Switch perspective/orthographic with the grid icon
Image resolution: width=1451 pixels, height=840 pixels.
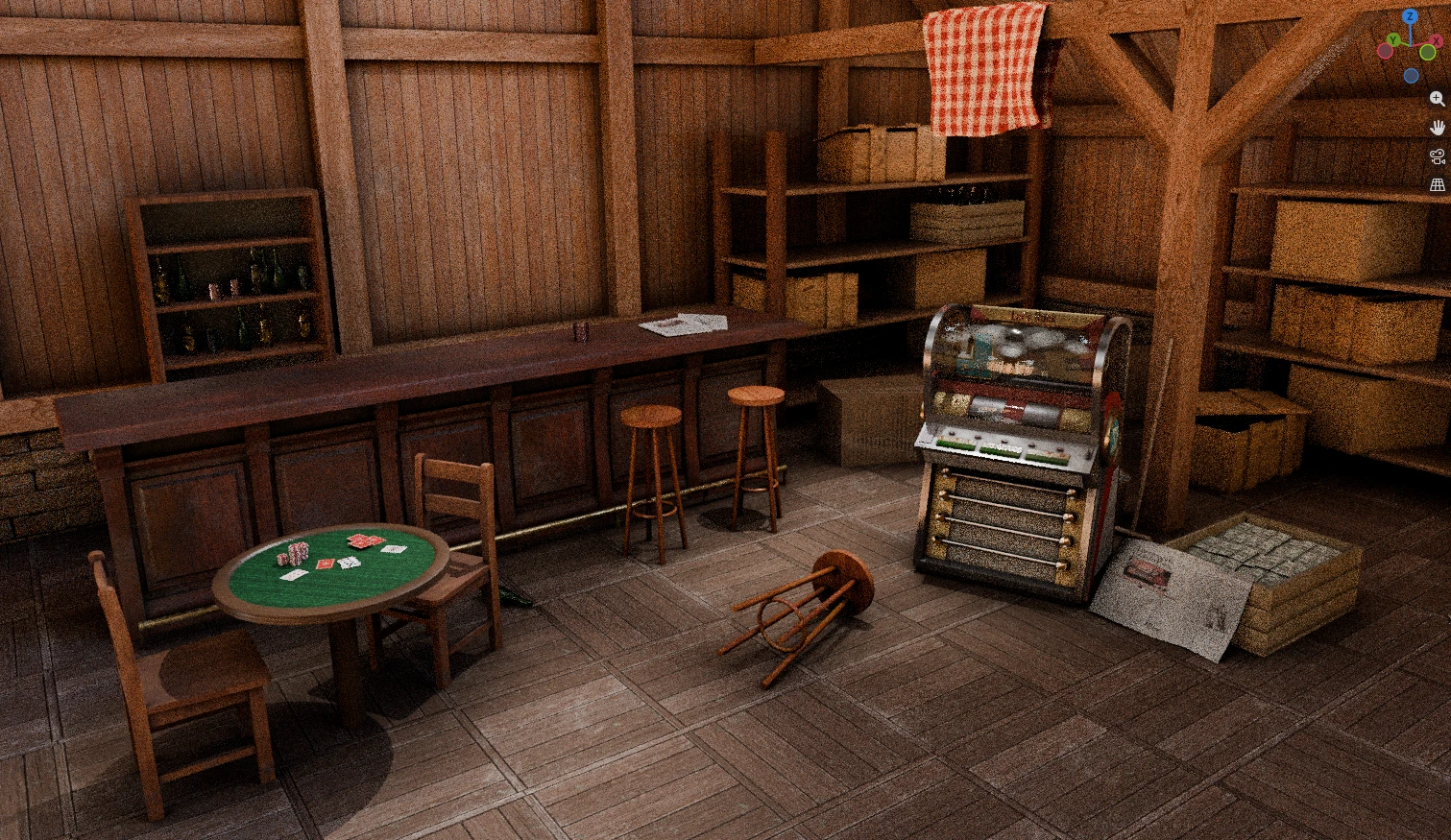point(1437,185)
